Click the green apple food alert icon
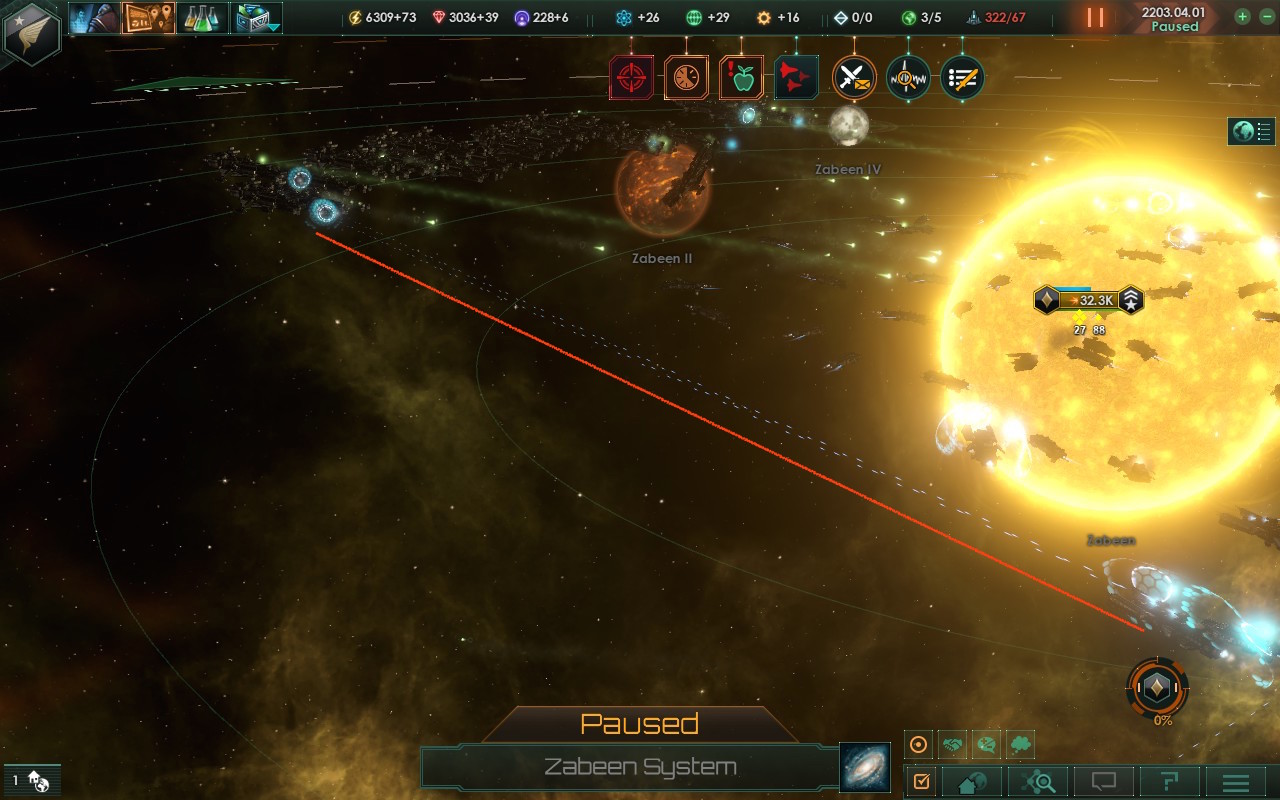Image resolution: width=1280 pixels, height=800 pixels. click(741, 77)
